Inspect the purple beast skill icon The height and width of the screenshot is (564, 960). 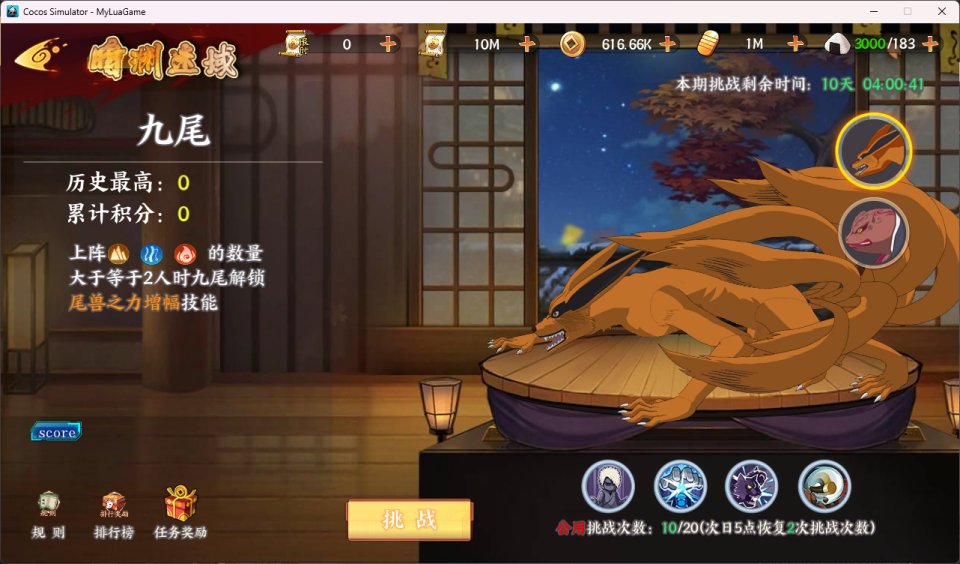pos(752,486)
